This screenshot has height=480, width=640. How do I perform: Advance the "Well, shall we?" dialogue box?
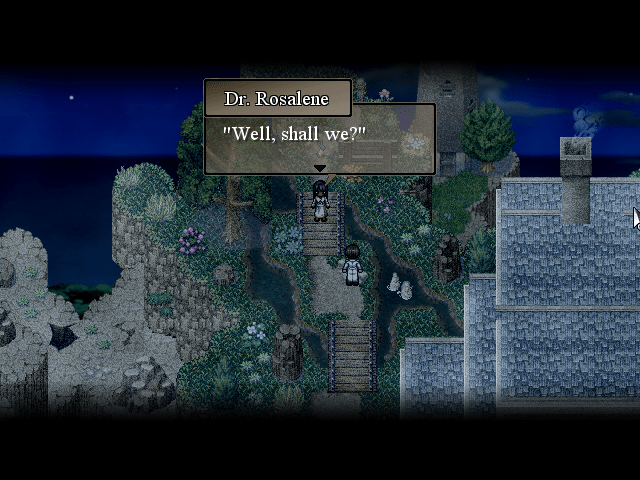pyautogui.click(x=319, y=138)
